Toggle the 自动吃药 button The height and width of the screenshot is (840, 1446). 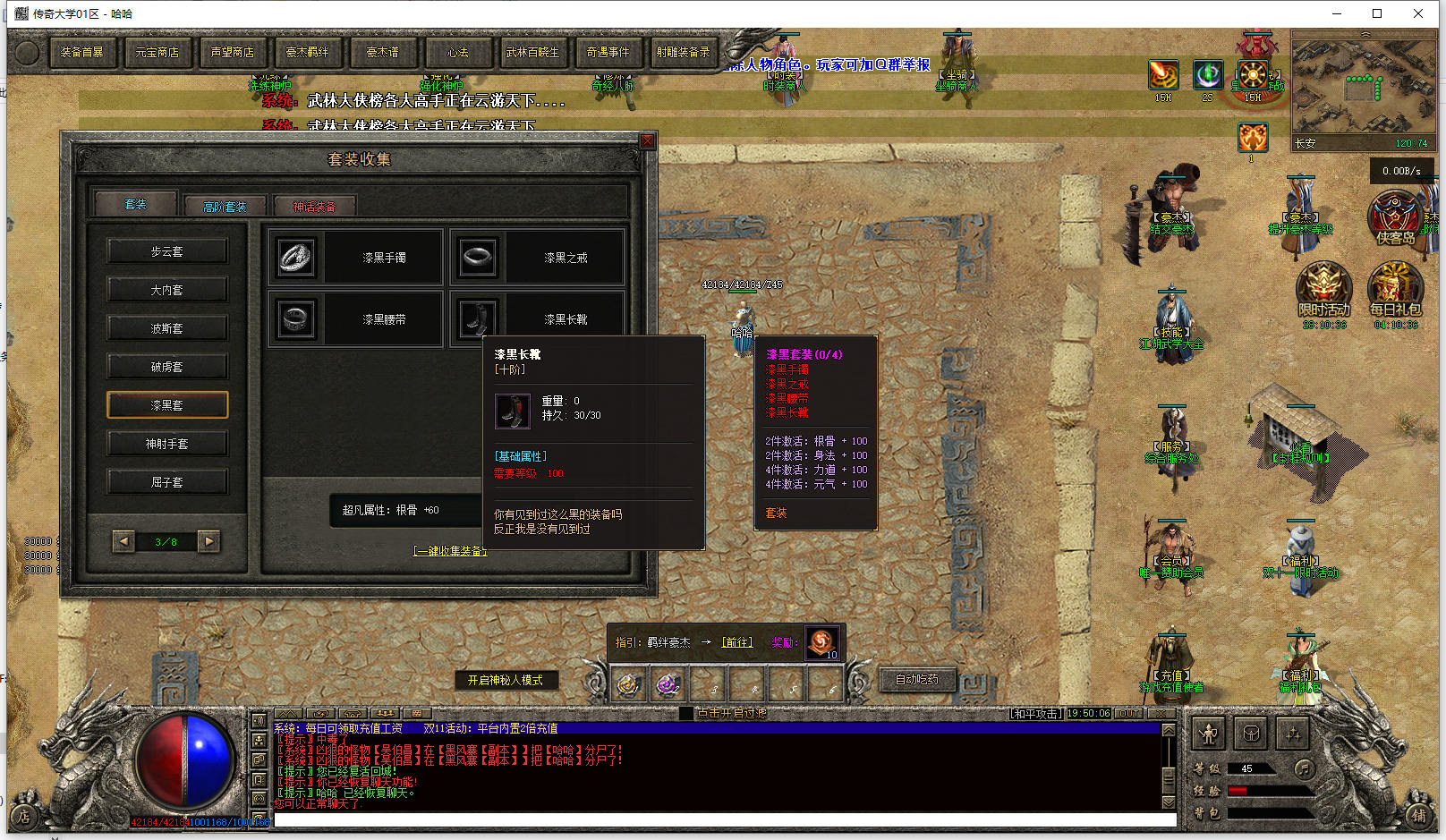[x=917, y=680]
